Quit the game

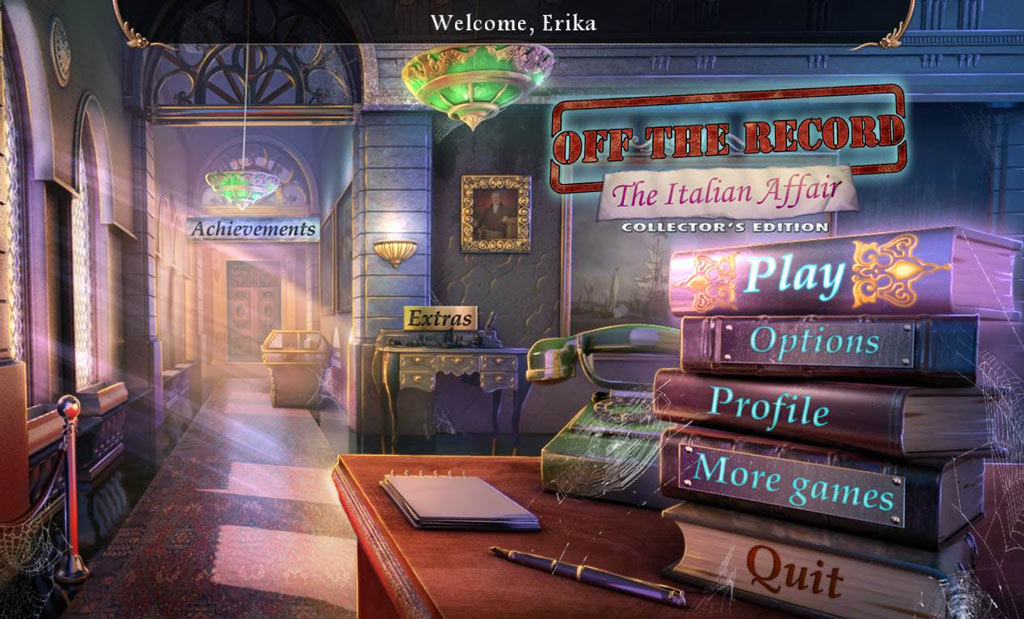pyautogui.click(x=795, y=570)
